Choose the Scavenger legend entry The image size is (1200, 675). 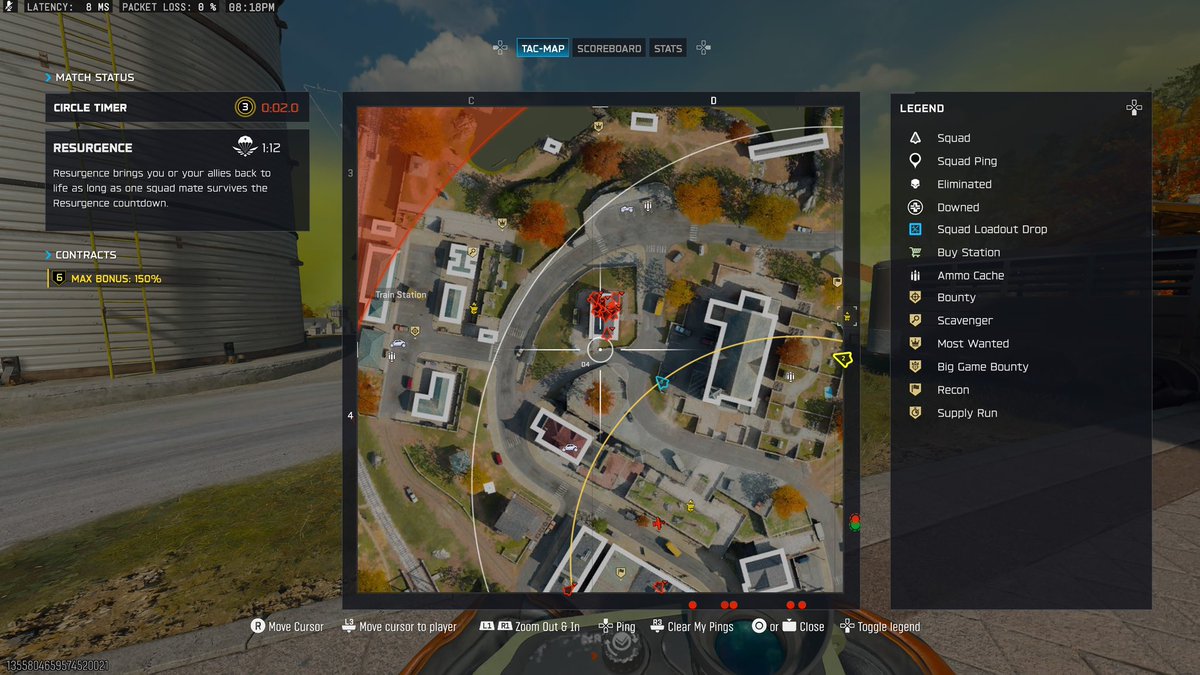click(964, 320)
